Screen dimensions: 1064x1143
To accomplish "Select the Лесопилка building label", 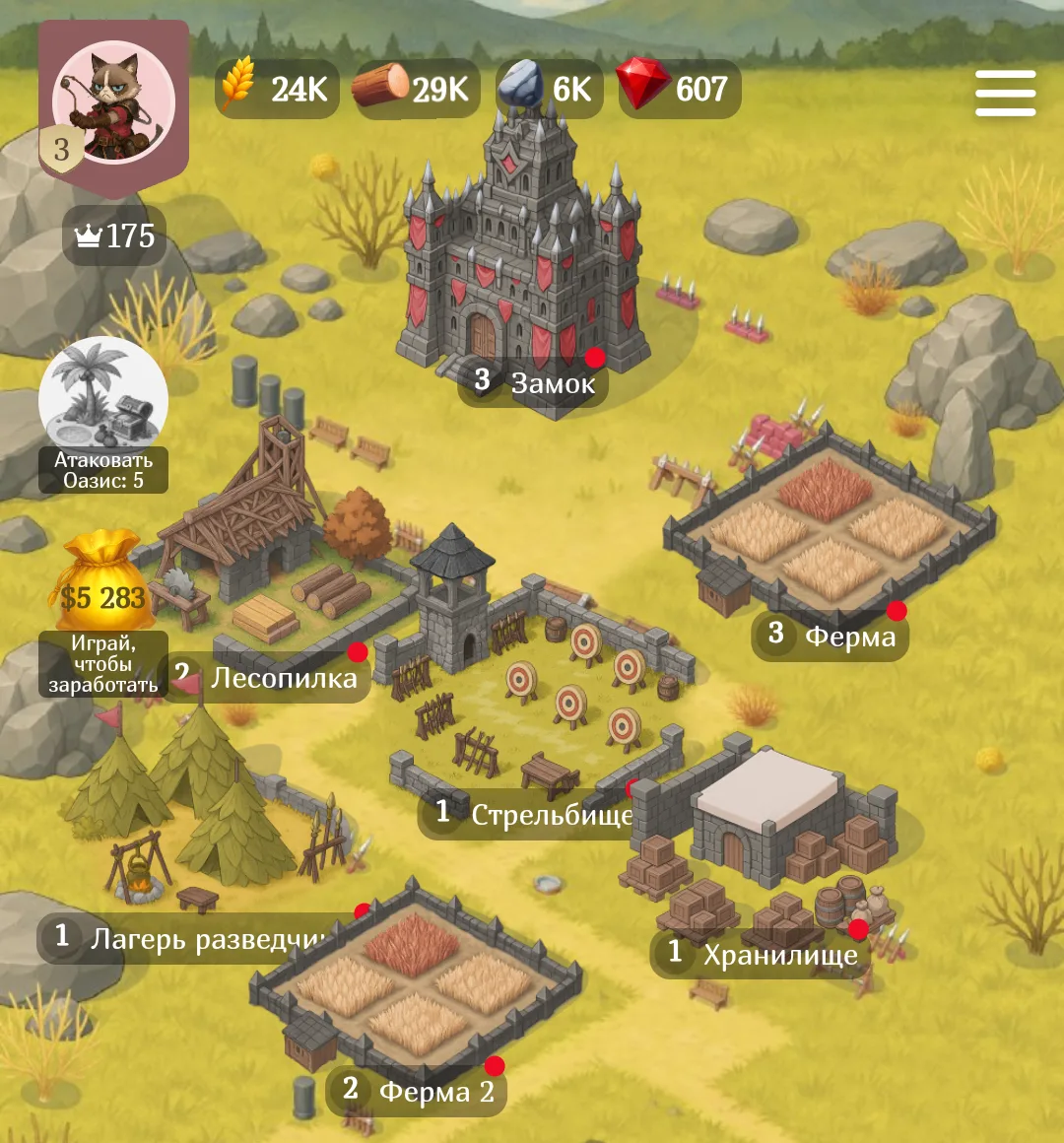I will click(266, 677).
